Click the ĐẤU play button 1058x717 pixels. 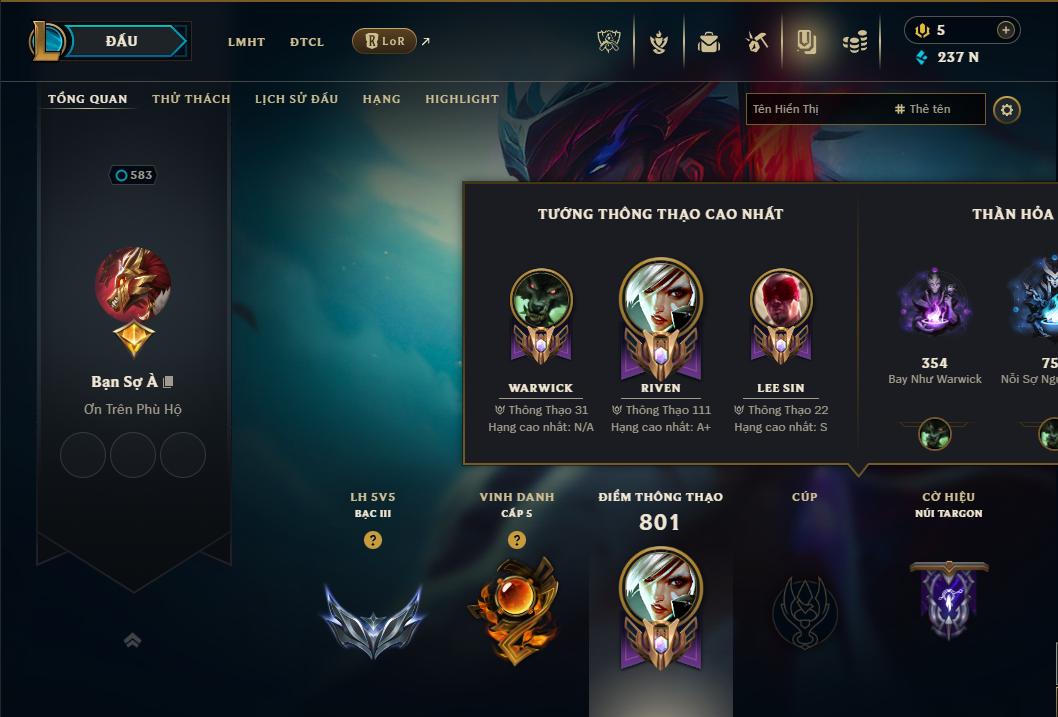click(122, 41)
